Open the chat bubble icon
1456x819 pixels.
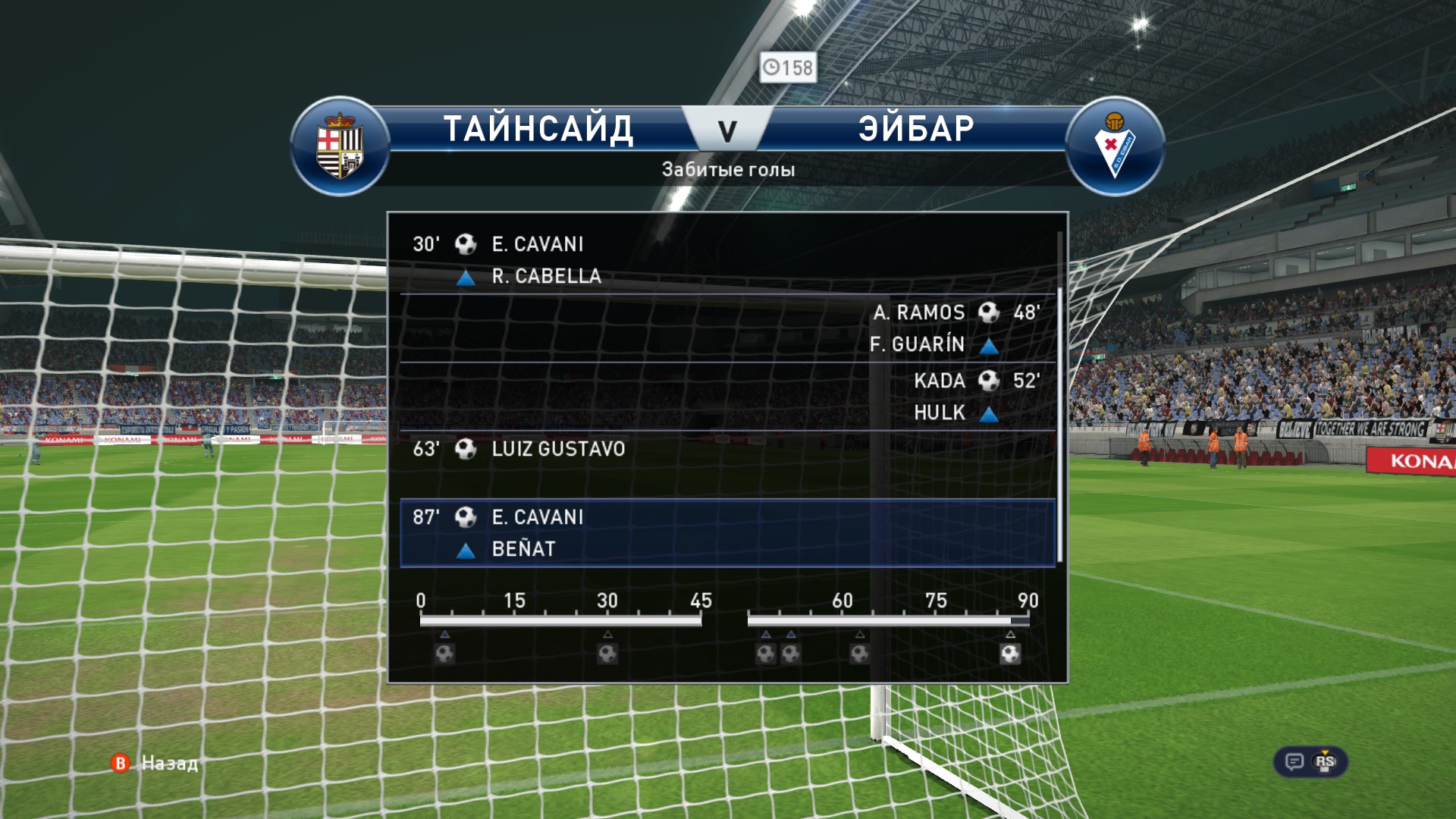click(x=1294, y=761)
